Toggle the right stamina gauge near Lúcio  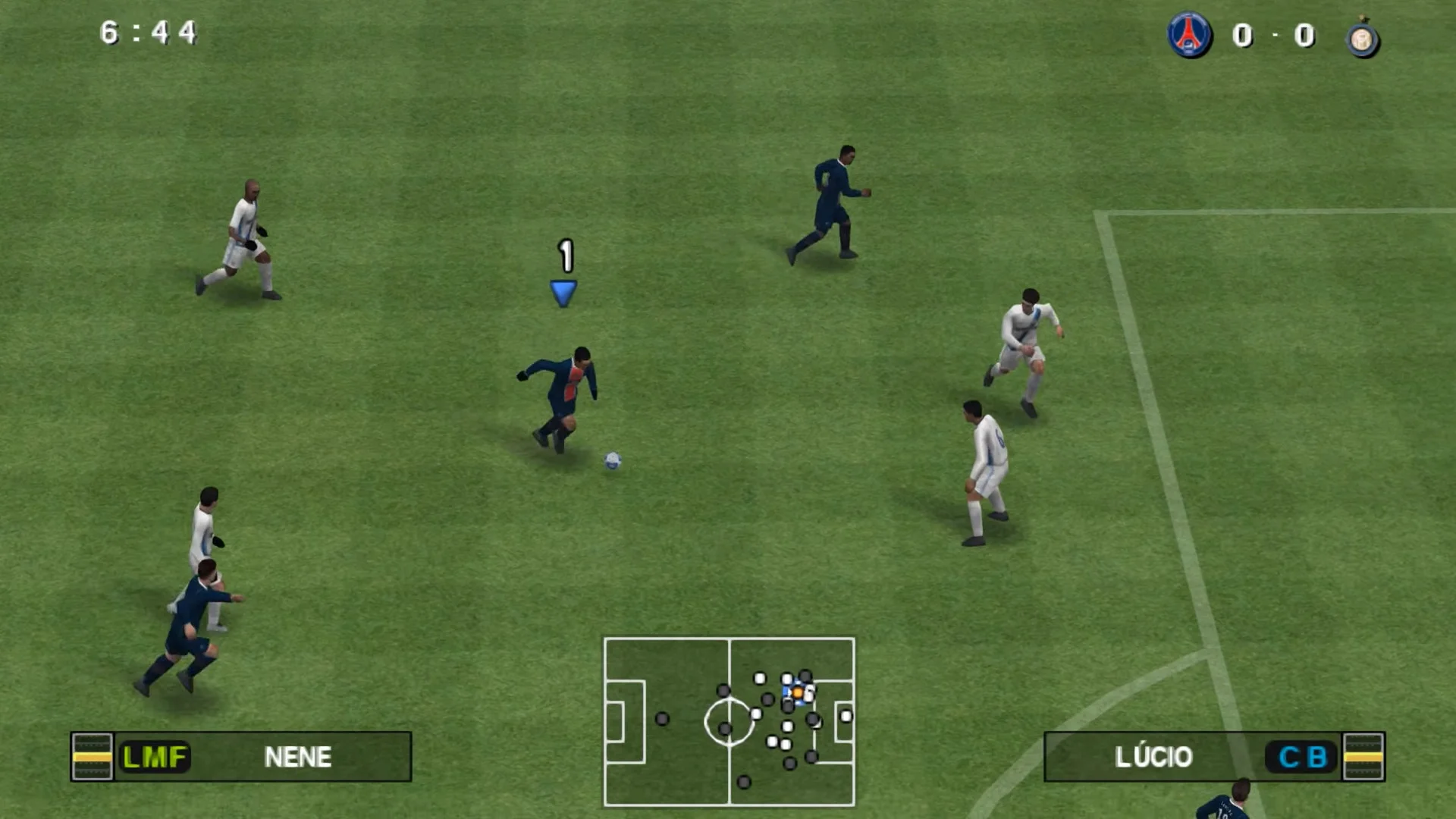[x=1363, y=757]
